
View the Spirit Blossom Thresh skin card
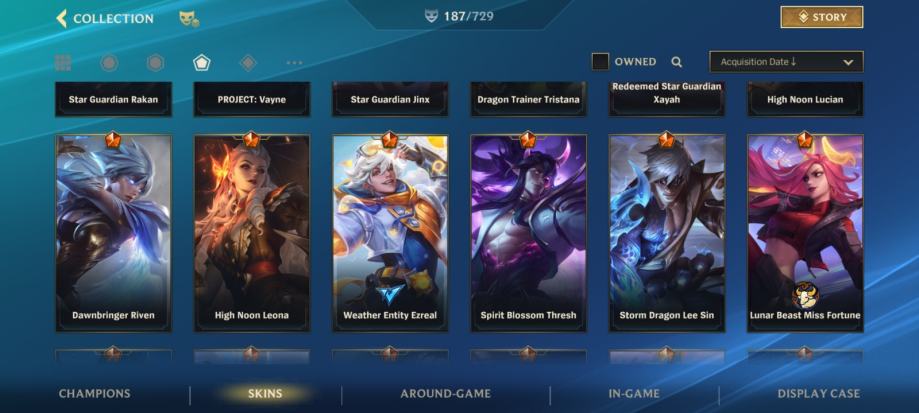[x=528, y=232]
